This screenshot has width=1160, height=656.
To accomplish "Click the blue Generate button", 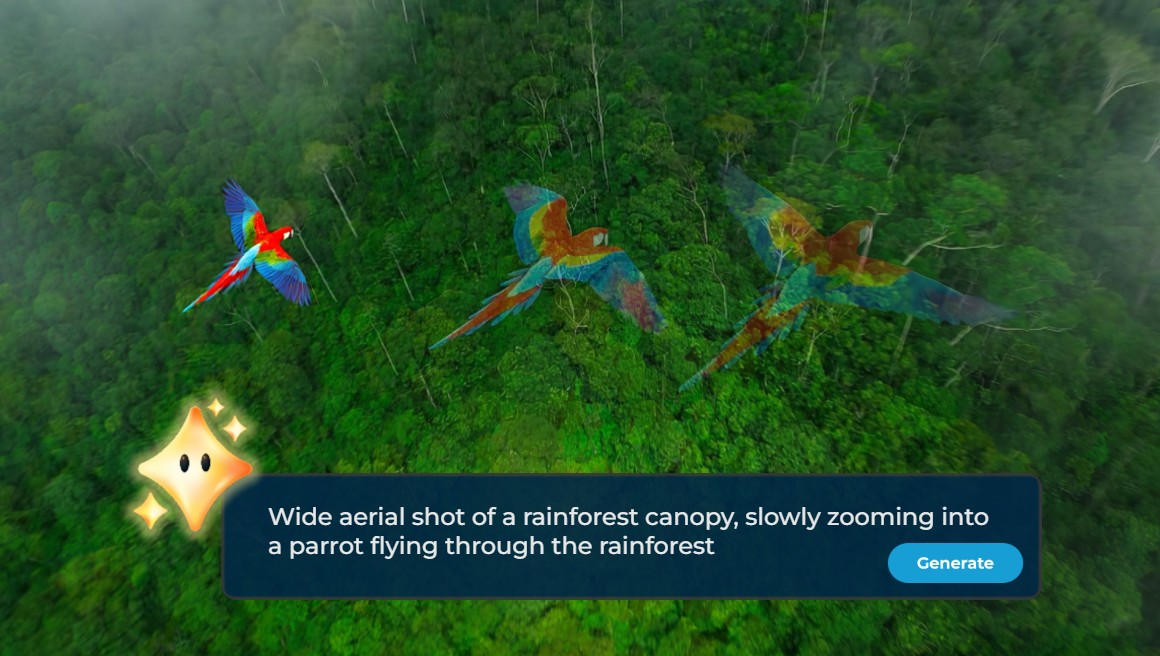I will [954, 563].
